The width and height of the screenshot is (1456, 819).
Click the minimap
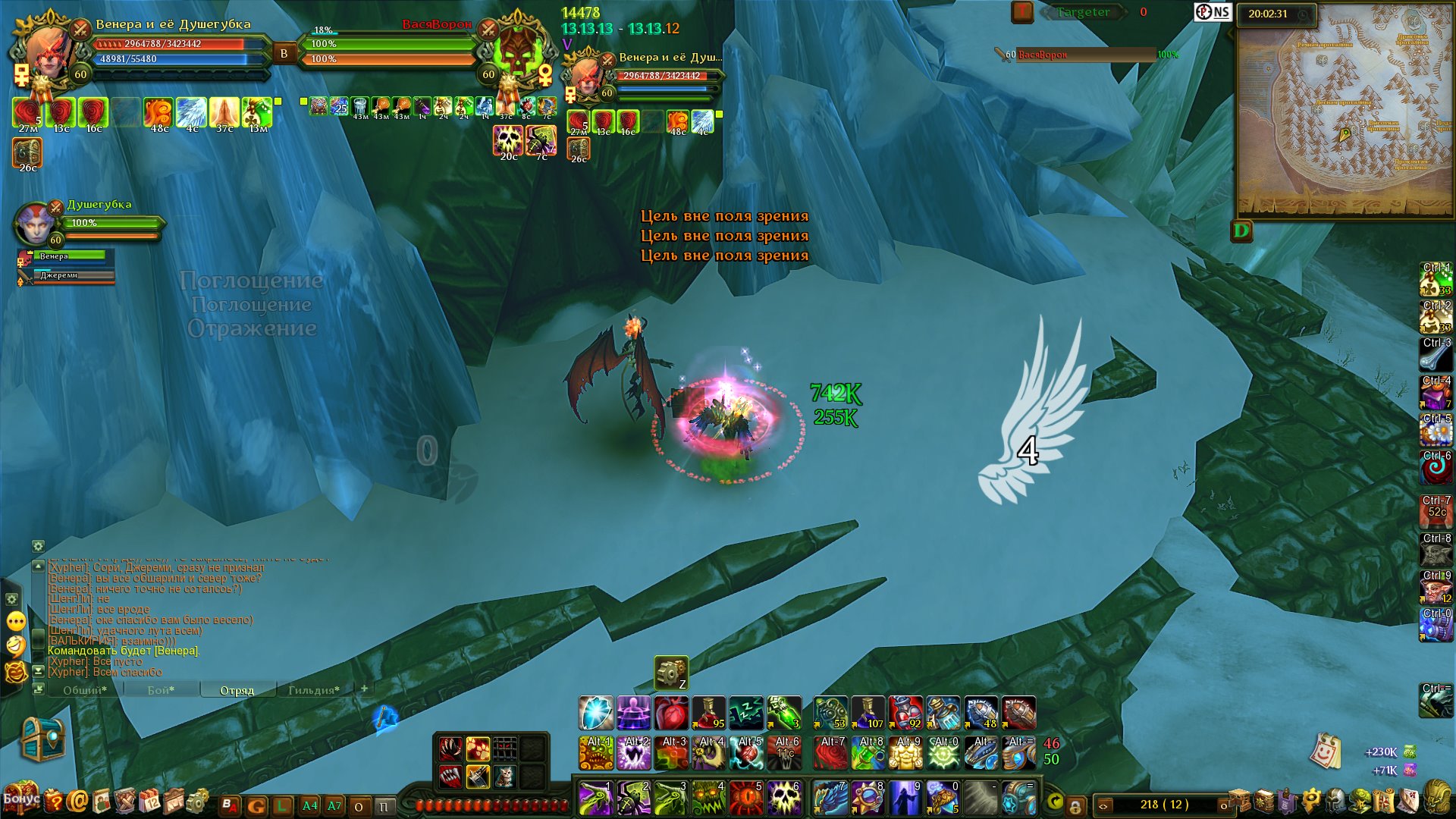tap(1345, 114)
